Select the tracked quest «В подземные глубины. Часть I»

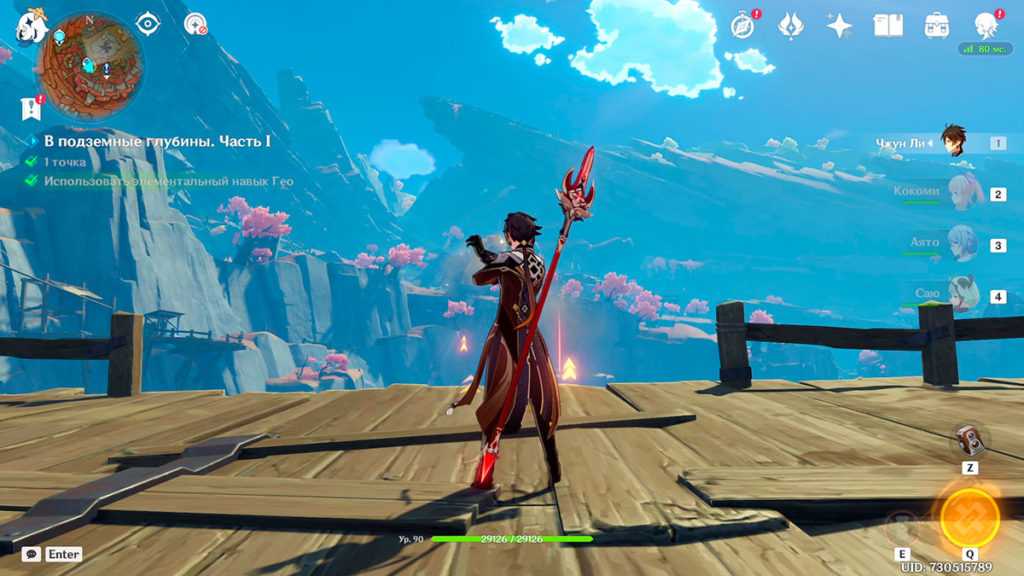point(157,141)
